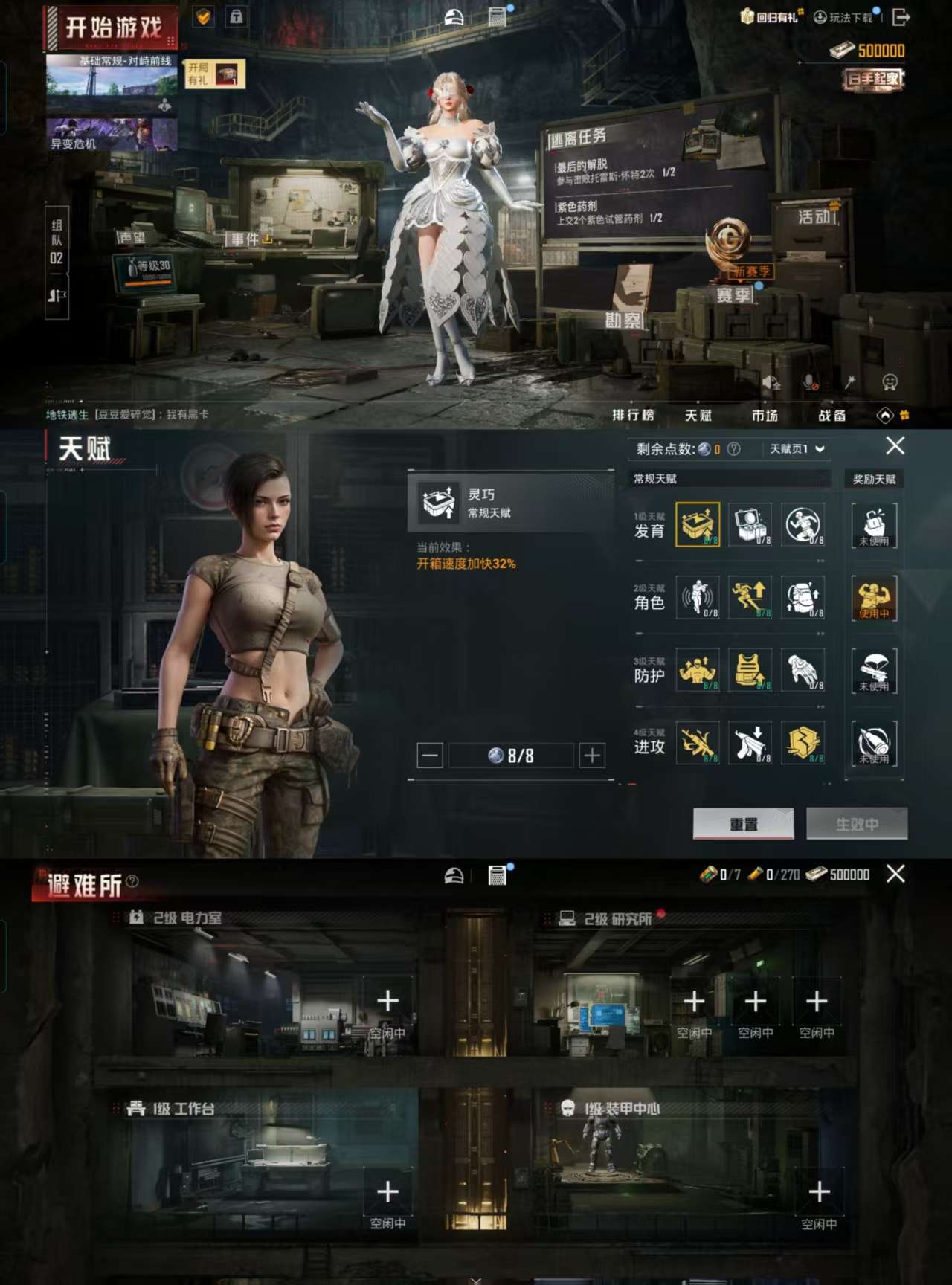Switch to the 市场 tab
Image resolution: width=952 pixels, height=1285 pixels.
point(766,416)
